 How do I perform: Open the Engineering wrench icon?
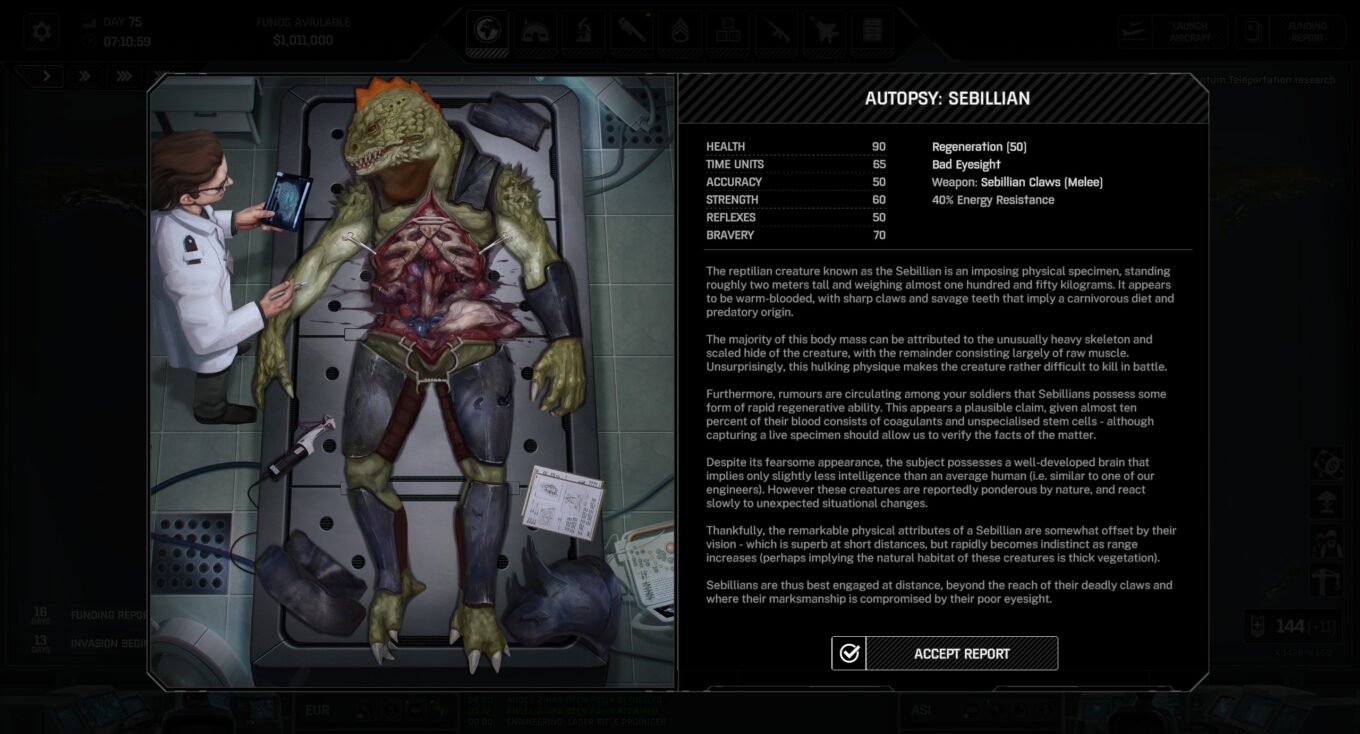(631, 30)
